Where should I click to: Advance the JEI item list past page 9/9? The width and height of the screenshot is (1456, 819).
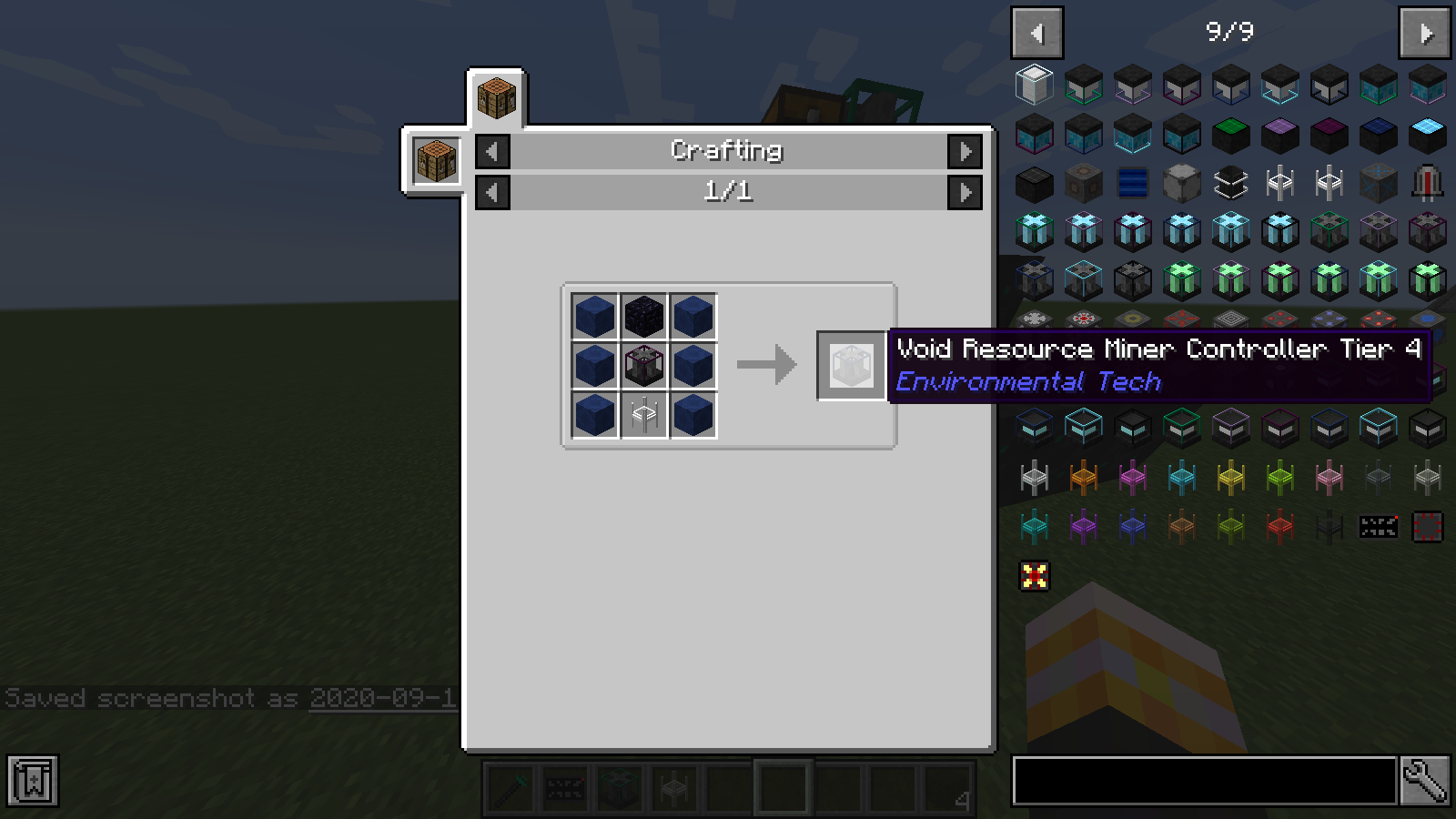click(1423, 30)
